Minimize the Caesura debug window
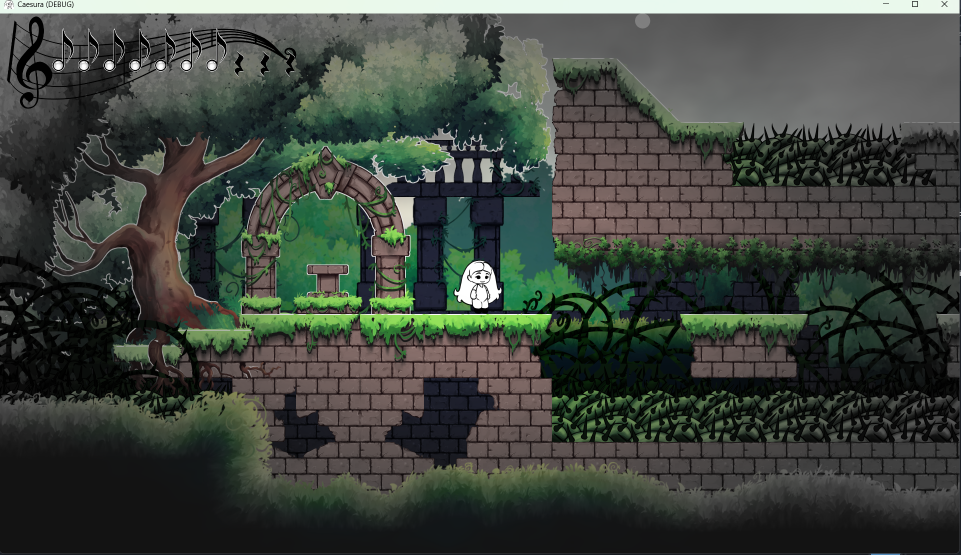961x555 pixels. [x=886, y=5]
